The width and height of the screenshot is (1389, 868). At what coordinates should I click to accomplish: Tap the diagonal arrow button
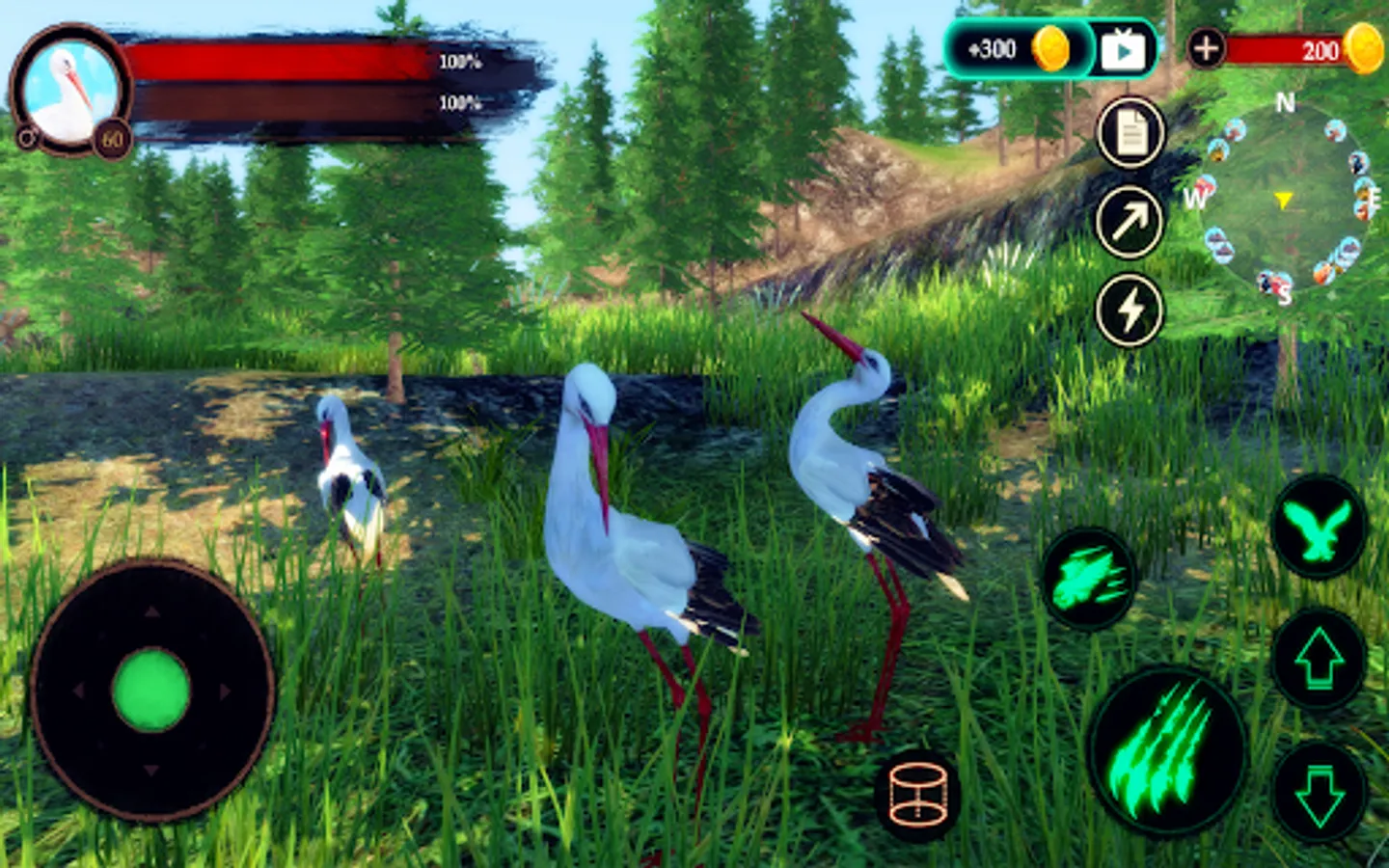1130,222
